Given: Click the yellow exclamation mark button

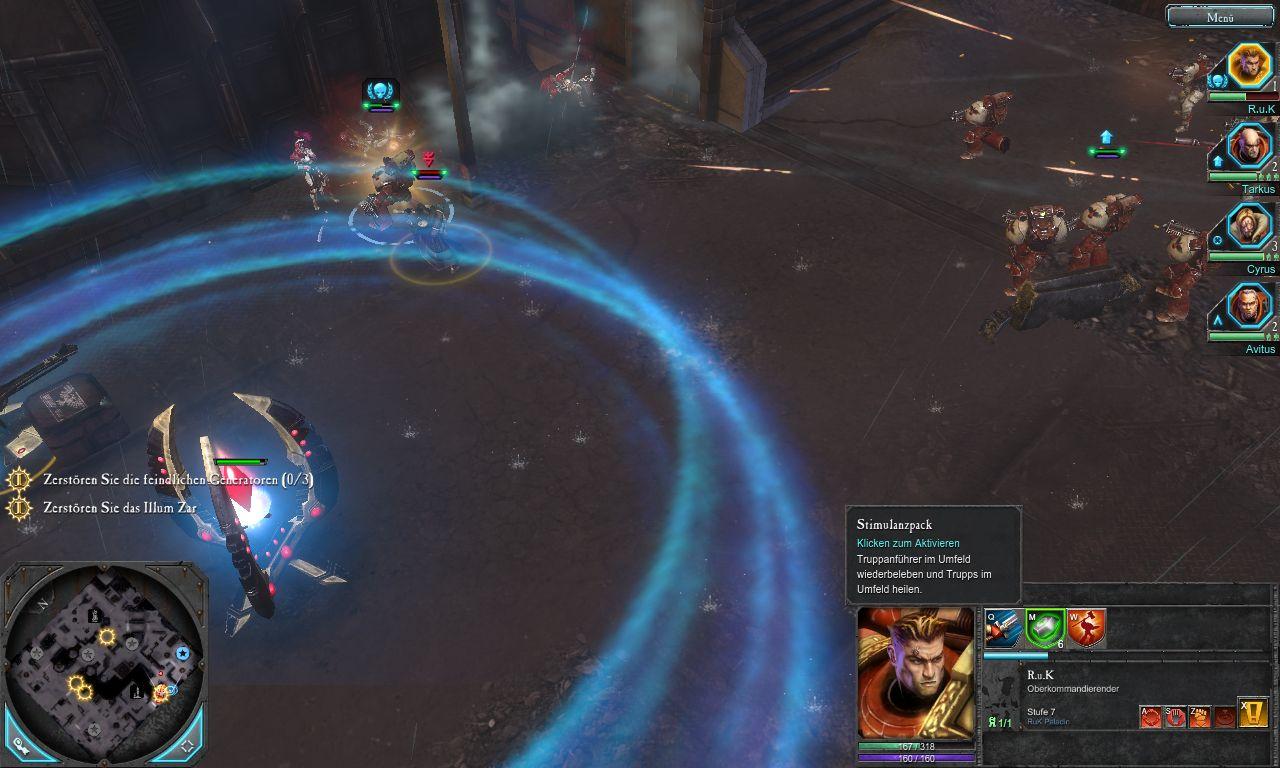Looking at the screenshot, I should [1253, 712].
